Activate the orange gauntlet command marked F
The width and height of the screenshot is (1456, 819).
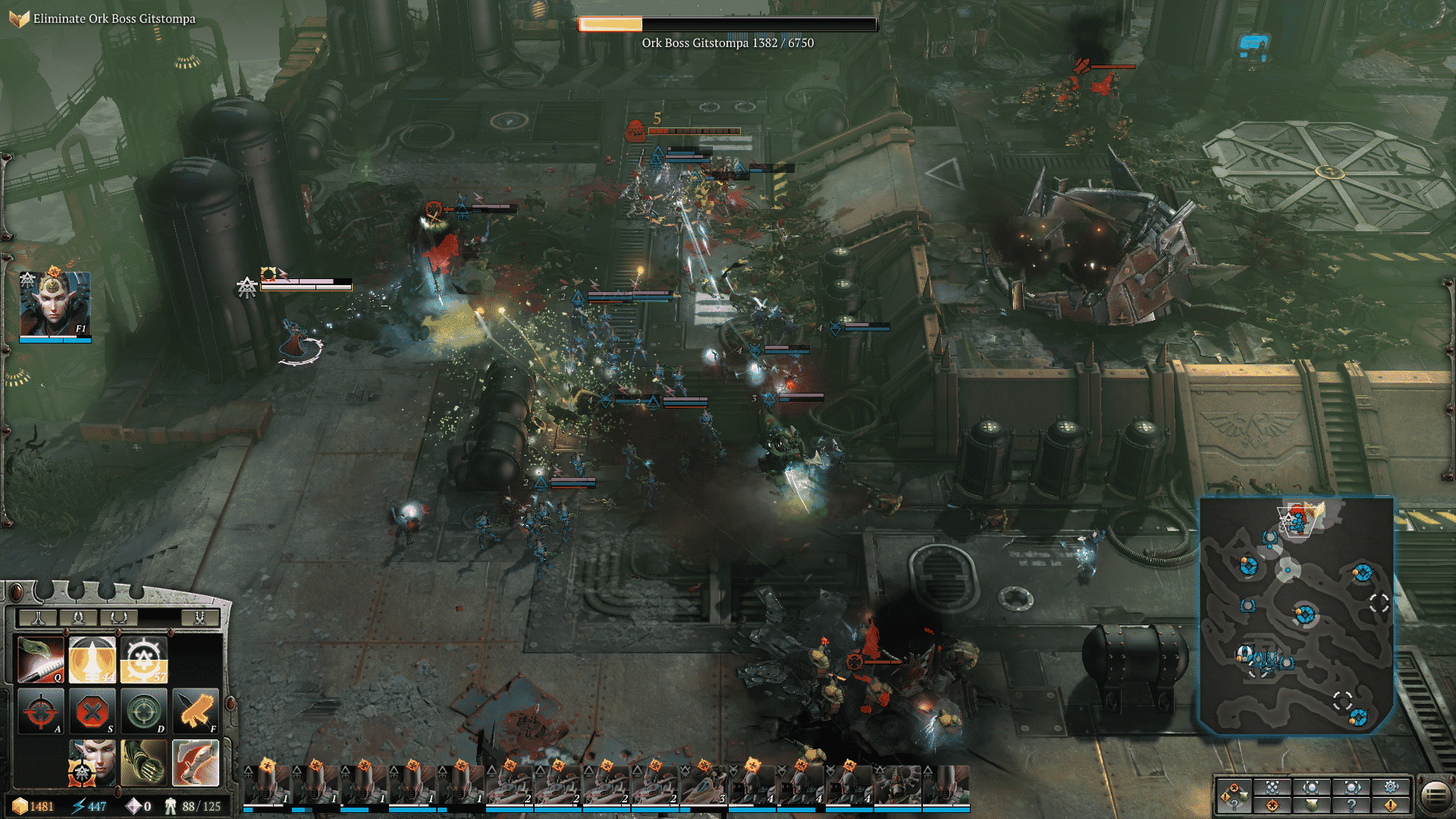click(x=196, y=711)
